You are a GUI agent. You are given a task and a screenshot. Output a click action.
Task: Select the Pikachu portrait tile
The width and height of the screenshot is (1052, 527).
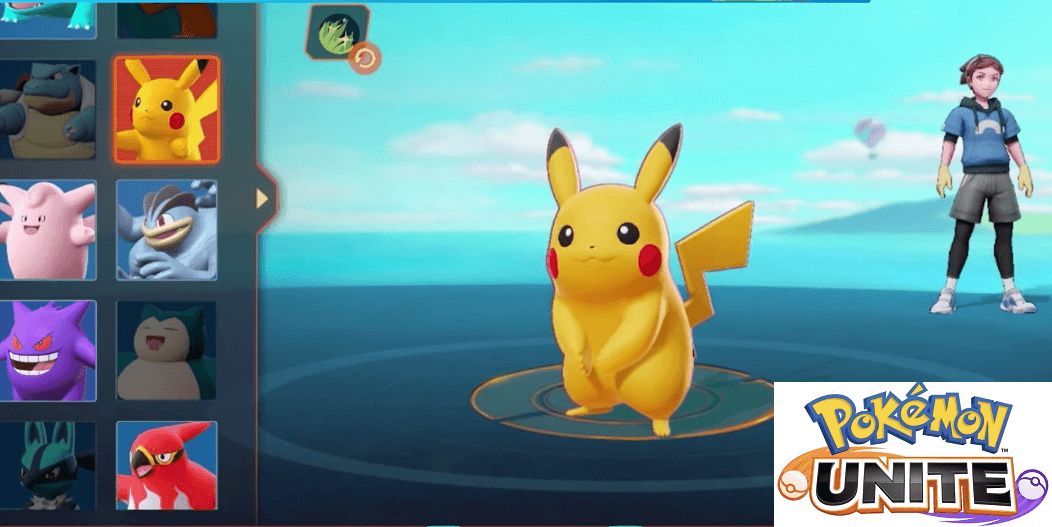pyautogui.click(x=166, y=109)
